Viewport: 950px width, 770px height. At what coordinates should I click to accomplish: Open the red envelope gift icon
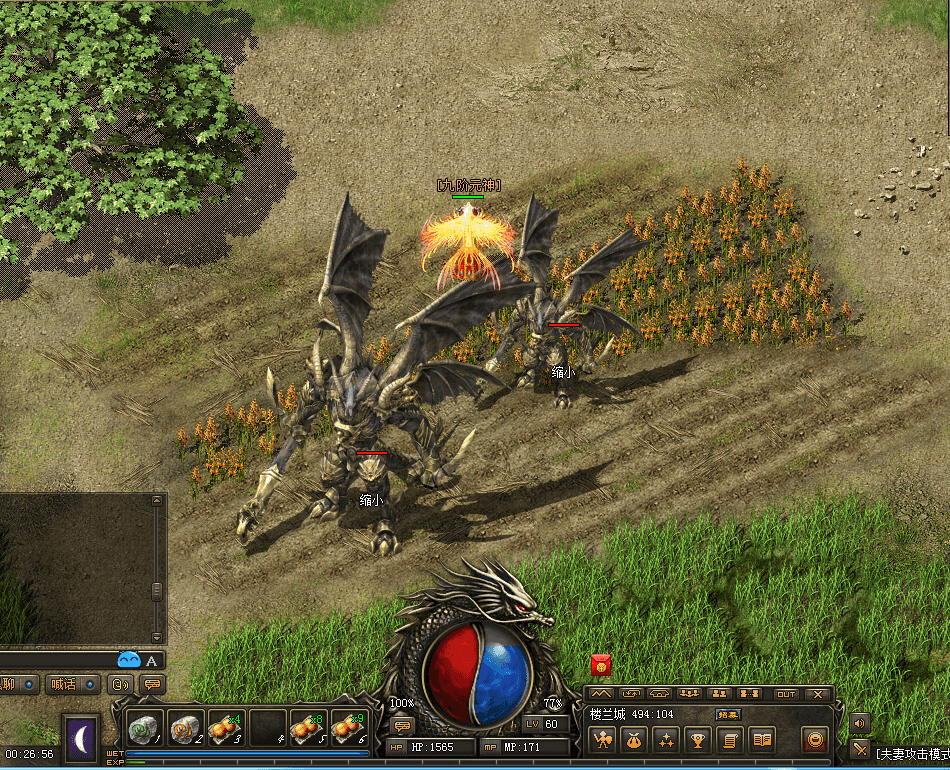601,664
